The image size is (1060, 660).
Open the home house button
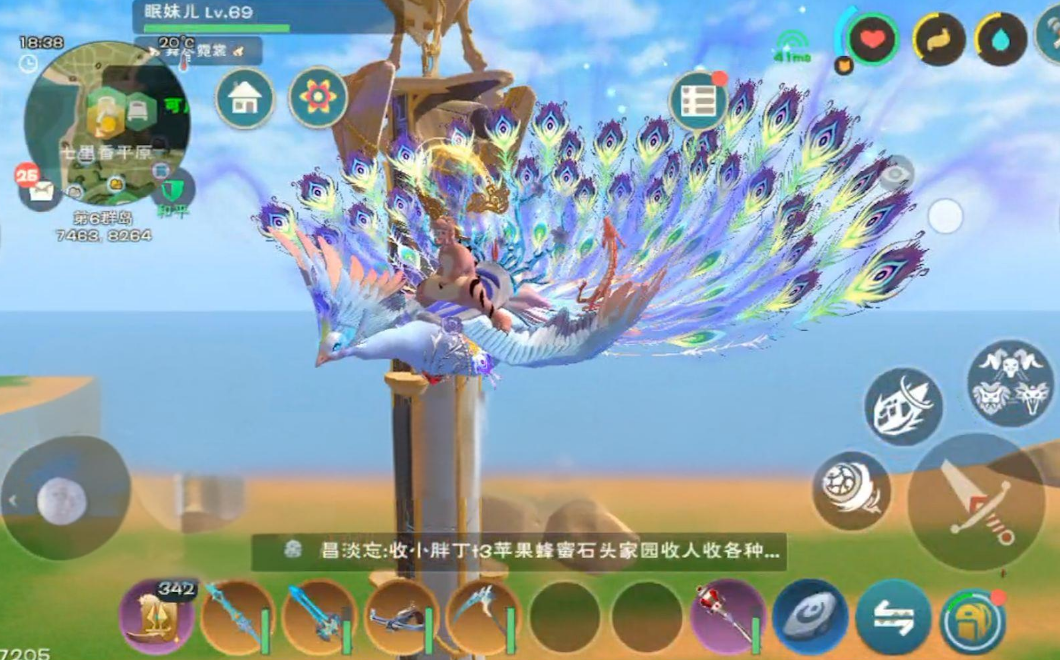pos(245,98)
